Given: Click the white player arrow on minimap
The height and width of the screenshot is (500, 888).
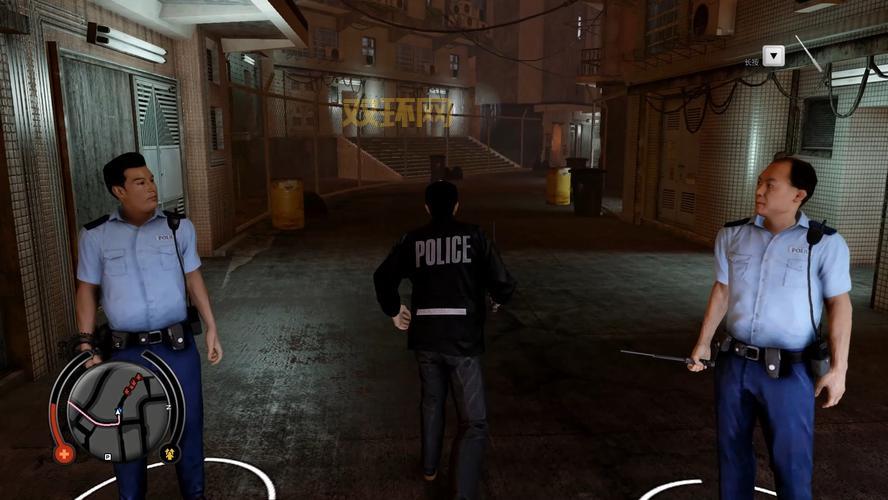Looking at the screenshot, I should 118,410.
